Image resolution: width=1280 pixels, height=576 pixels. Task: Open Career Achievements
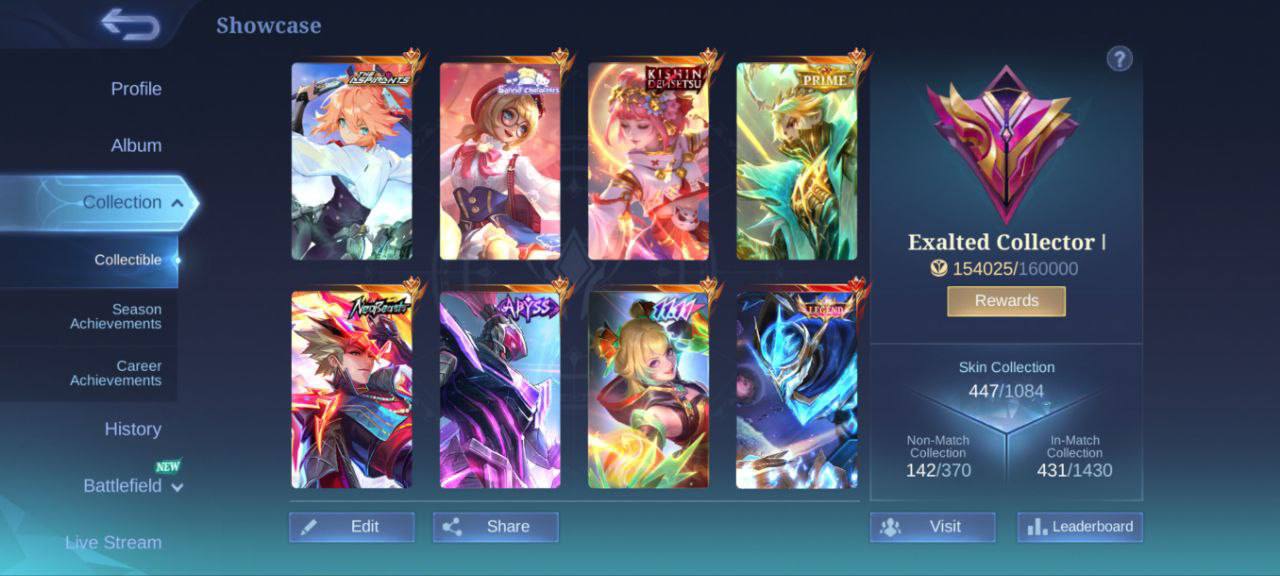pos(115,373)
